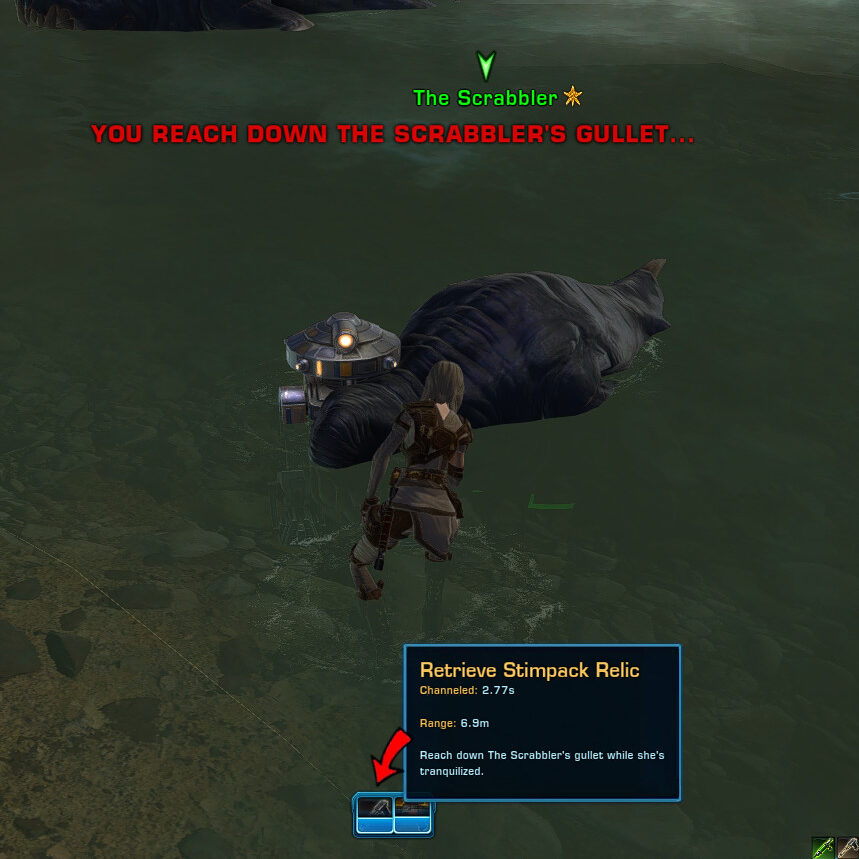Click the brown tool item icon

(848, 847)
